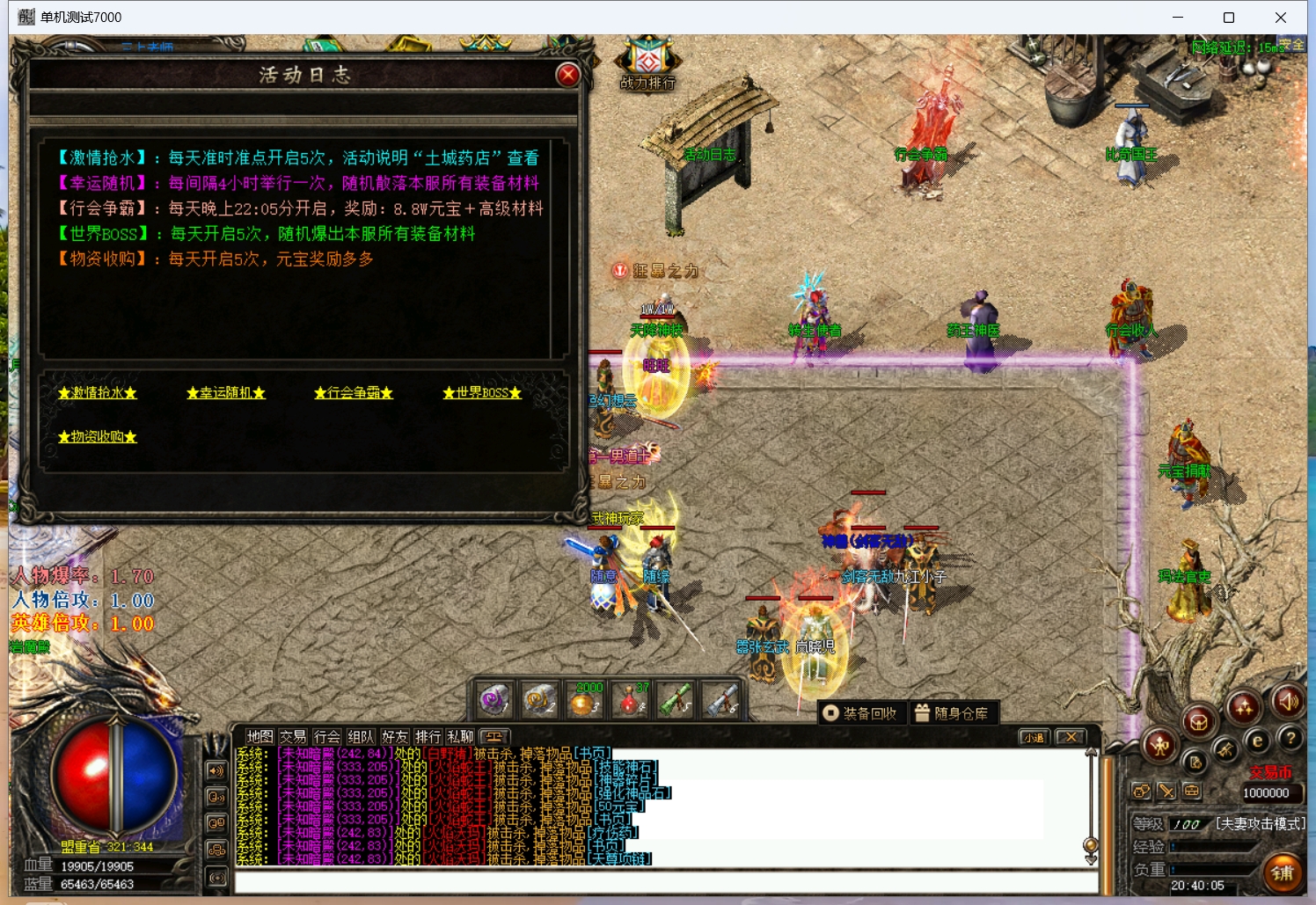
Task: Open the 随身仓库 portable warehouse
Action: tap(952, 713)
